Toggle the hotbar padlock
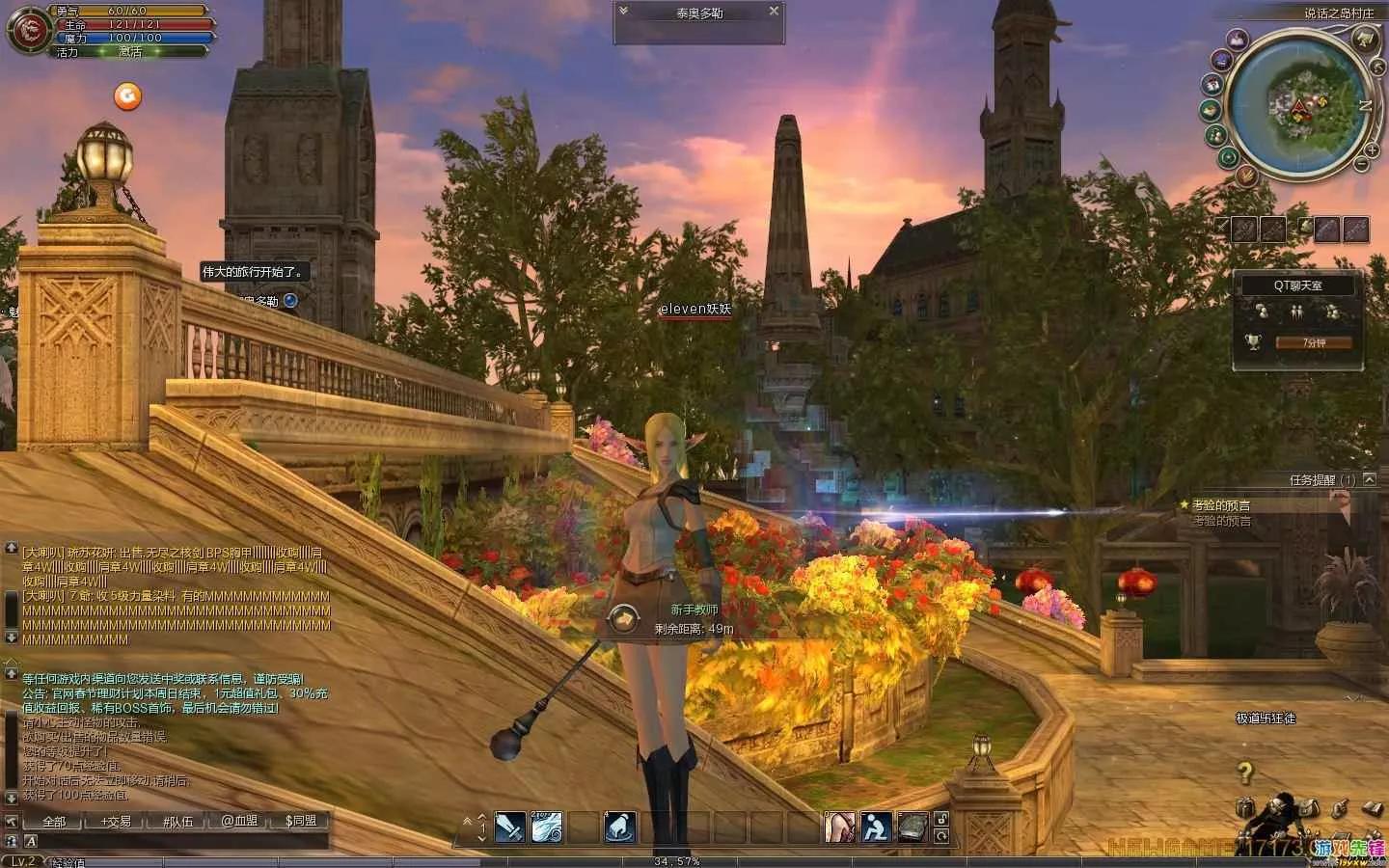1389x868 pixels. point(941,819)
